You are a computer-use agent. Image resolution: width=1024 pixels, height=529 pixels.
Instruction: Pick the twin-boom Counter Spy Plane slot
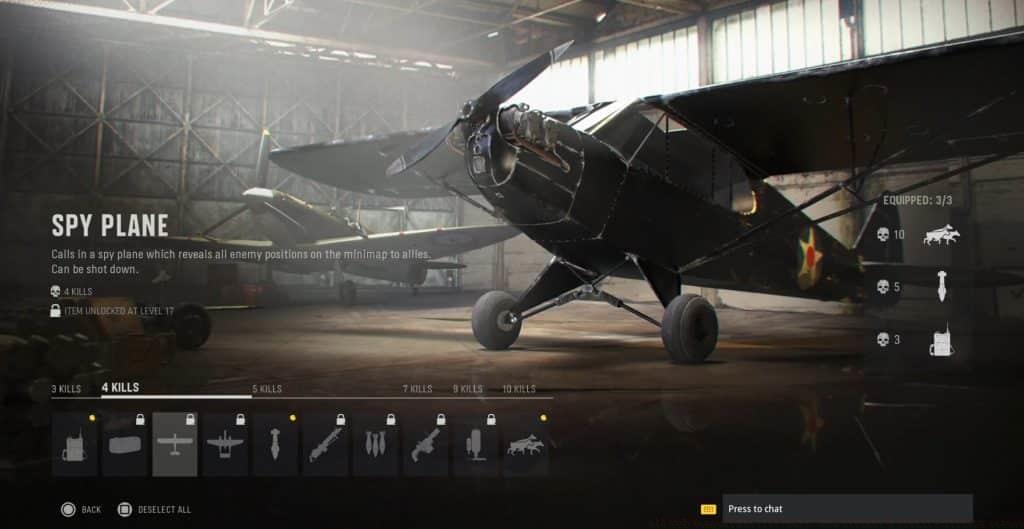click(x=225, y=445)
